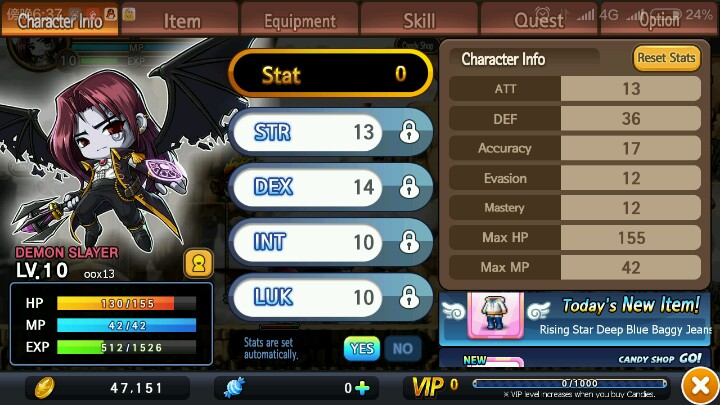
Task: Toggle the DEX stat lock
Action: (x=408, y=187)
